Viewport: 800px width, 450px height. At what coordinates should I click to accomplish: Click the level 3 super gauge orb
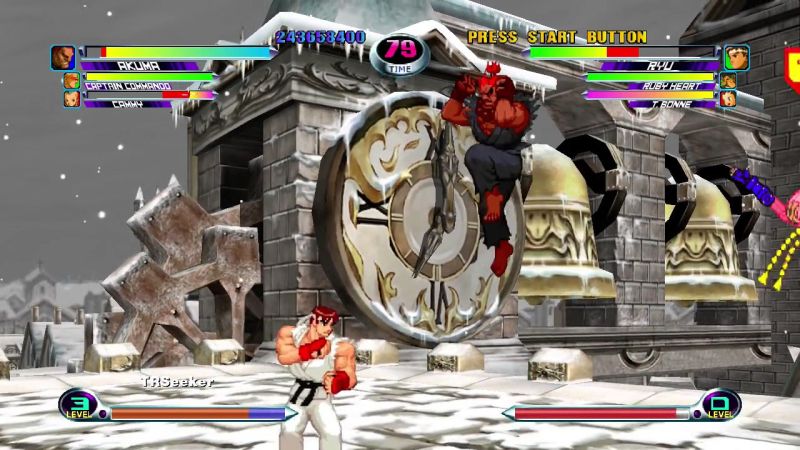tap(77, 405)
